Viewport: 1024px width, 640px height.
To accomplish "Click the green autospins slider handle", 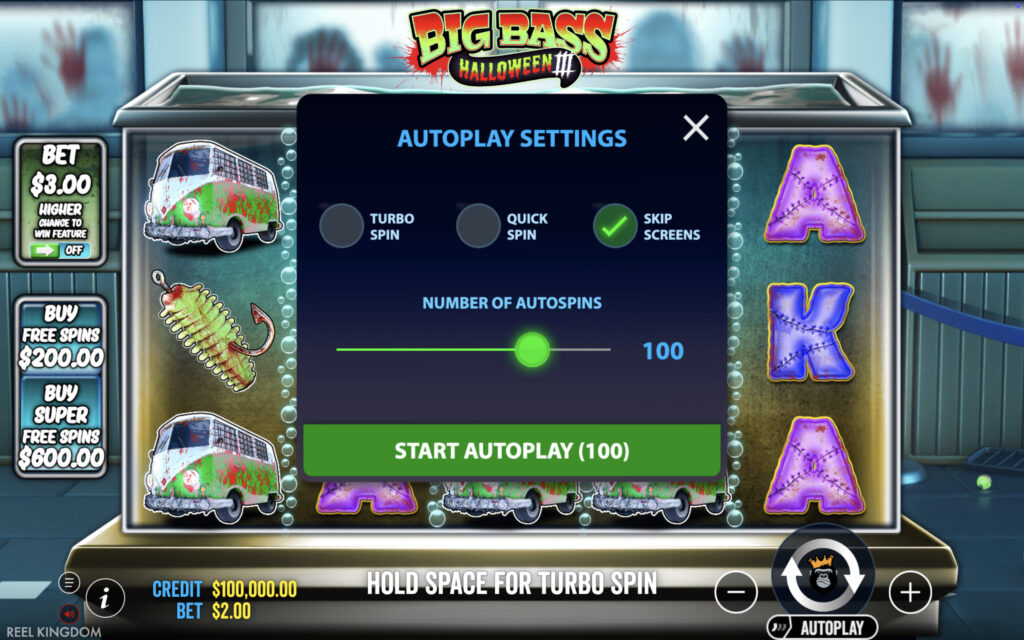I will point(532,350).
